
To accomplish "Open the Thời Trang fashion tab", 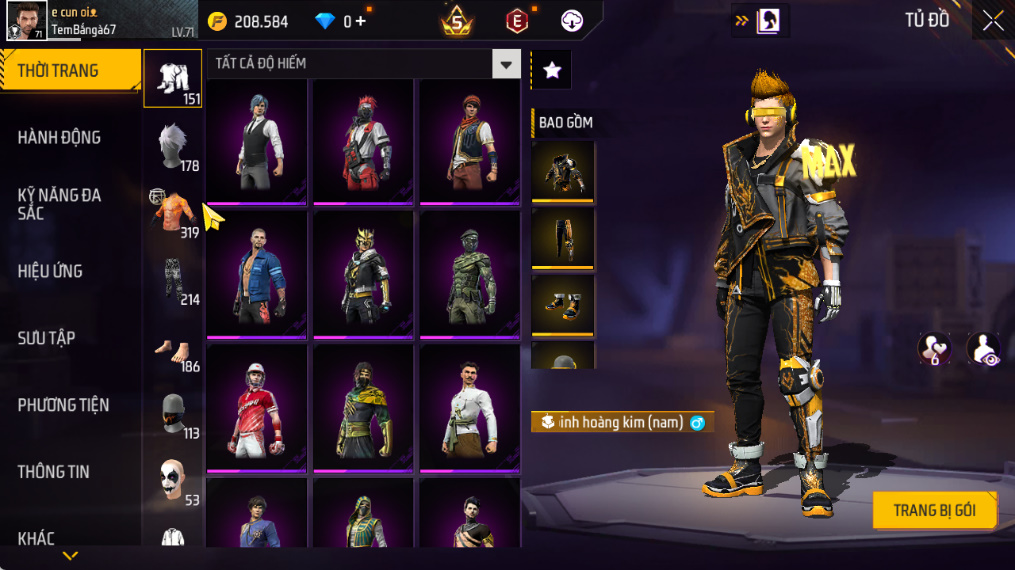I will [70, 71].
